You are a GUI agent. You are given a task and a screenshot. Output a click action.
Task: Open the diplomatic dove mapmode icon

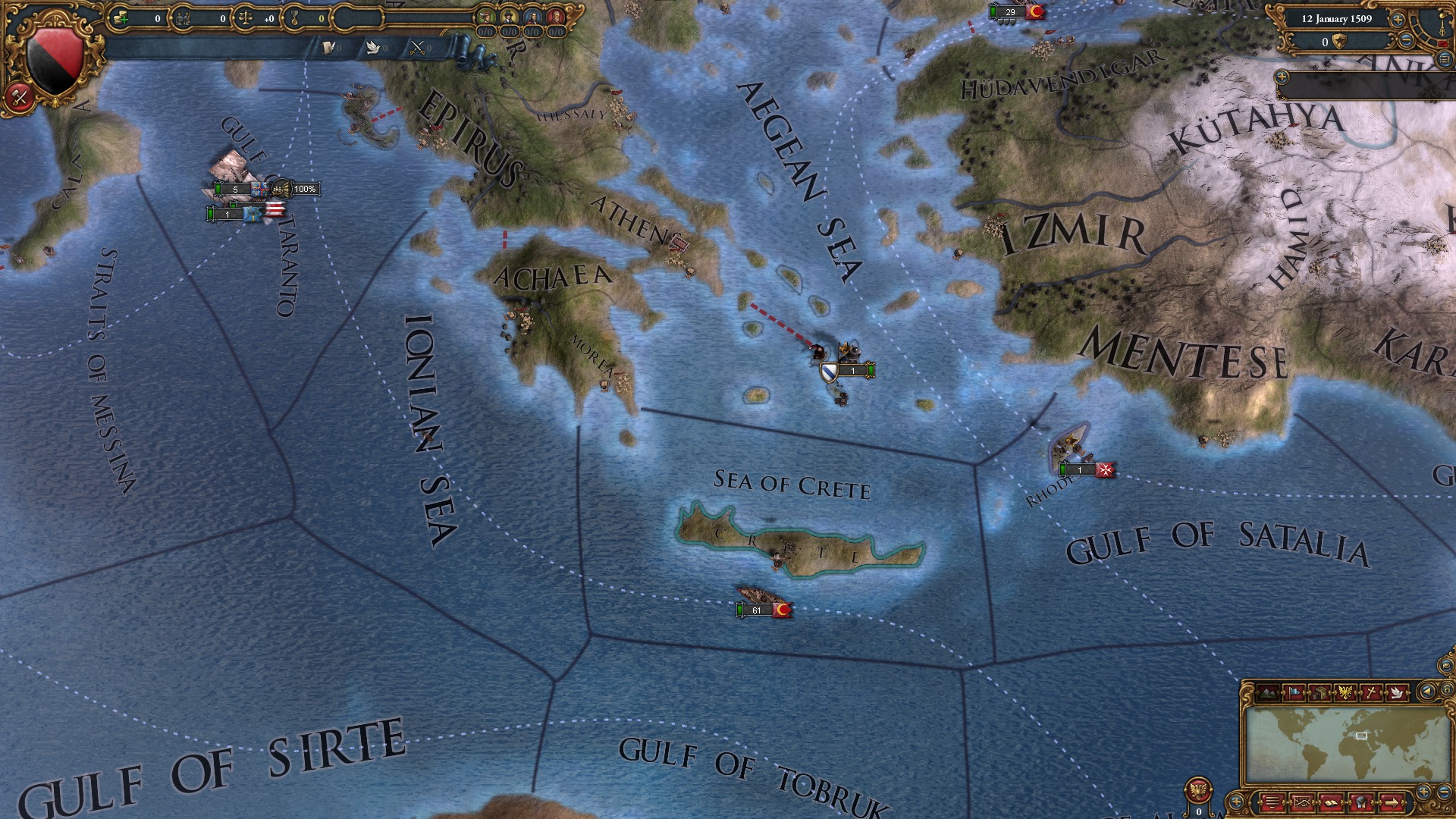coord(1397,692)
